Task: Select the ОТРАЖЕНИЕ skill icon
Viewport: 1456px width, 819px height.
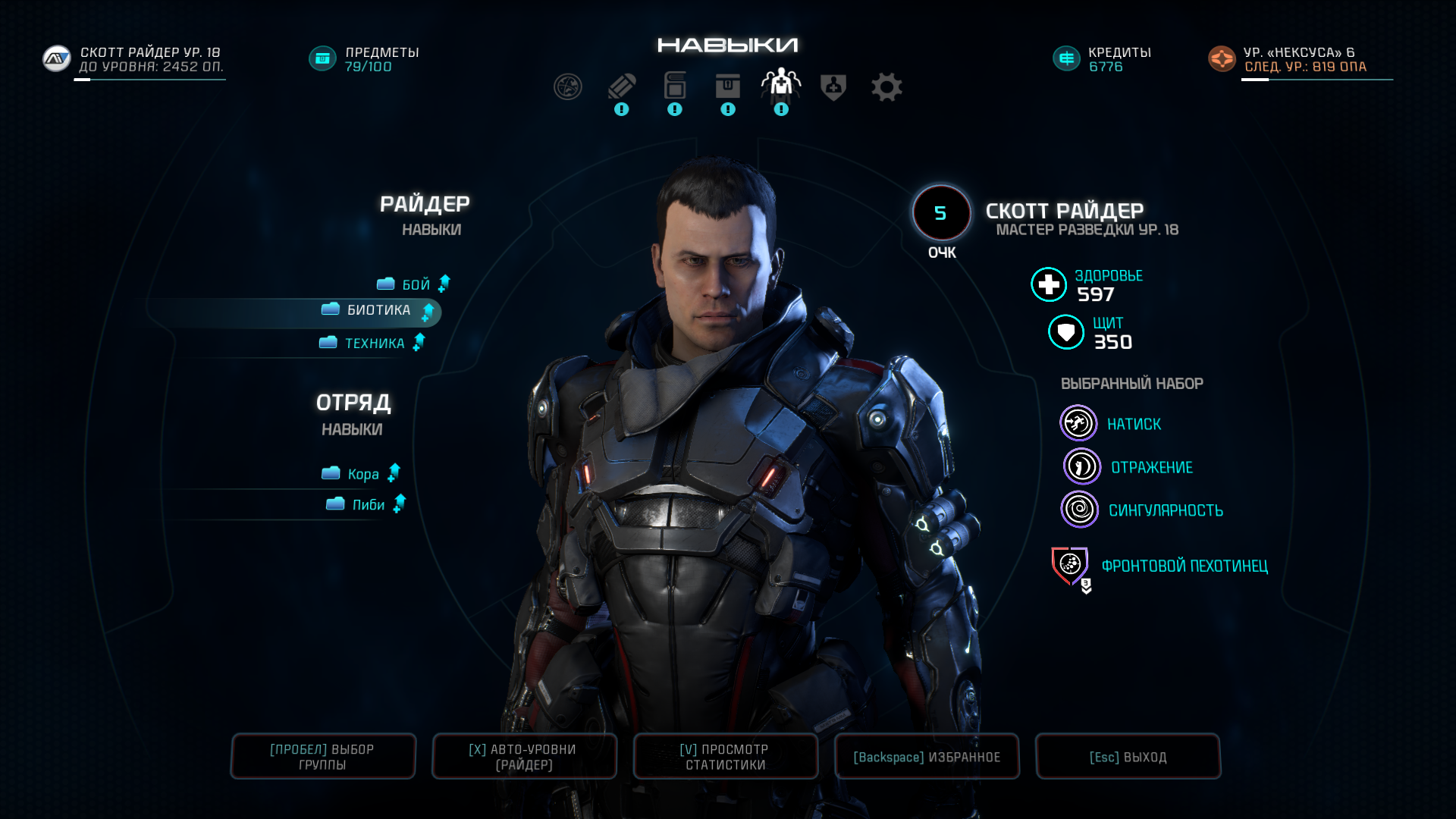Action: point(1081,466)
